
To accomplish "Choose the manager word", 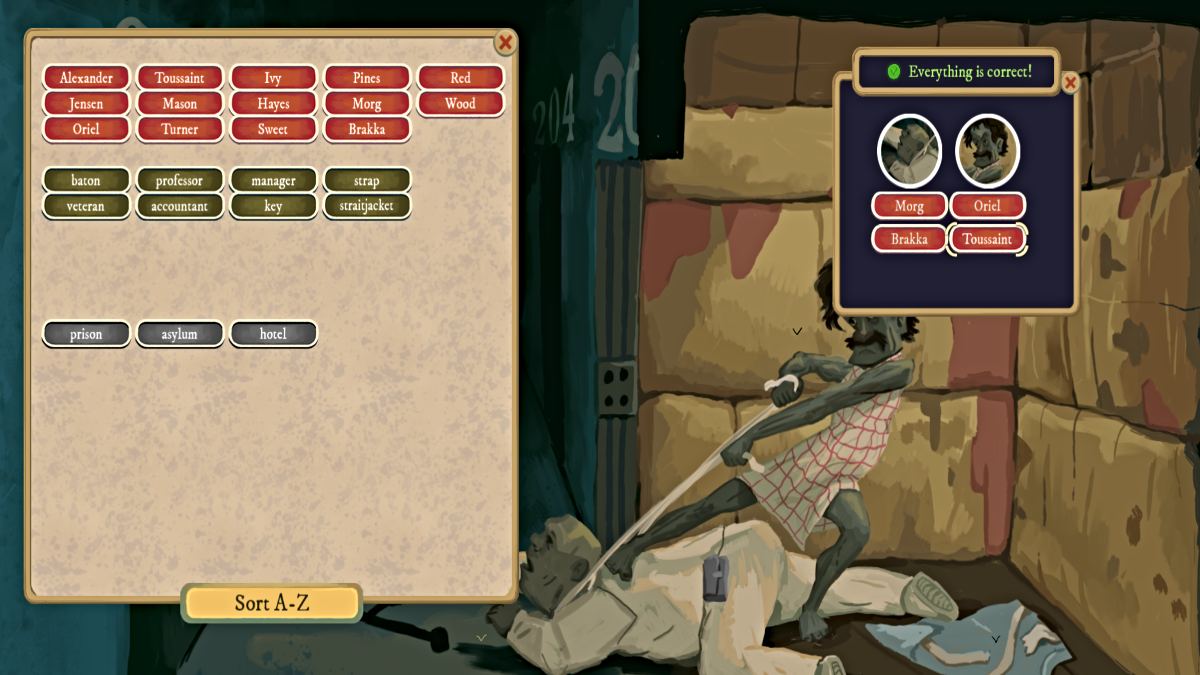I will (273, 181).
